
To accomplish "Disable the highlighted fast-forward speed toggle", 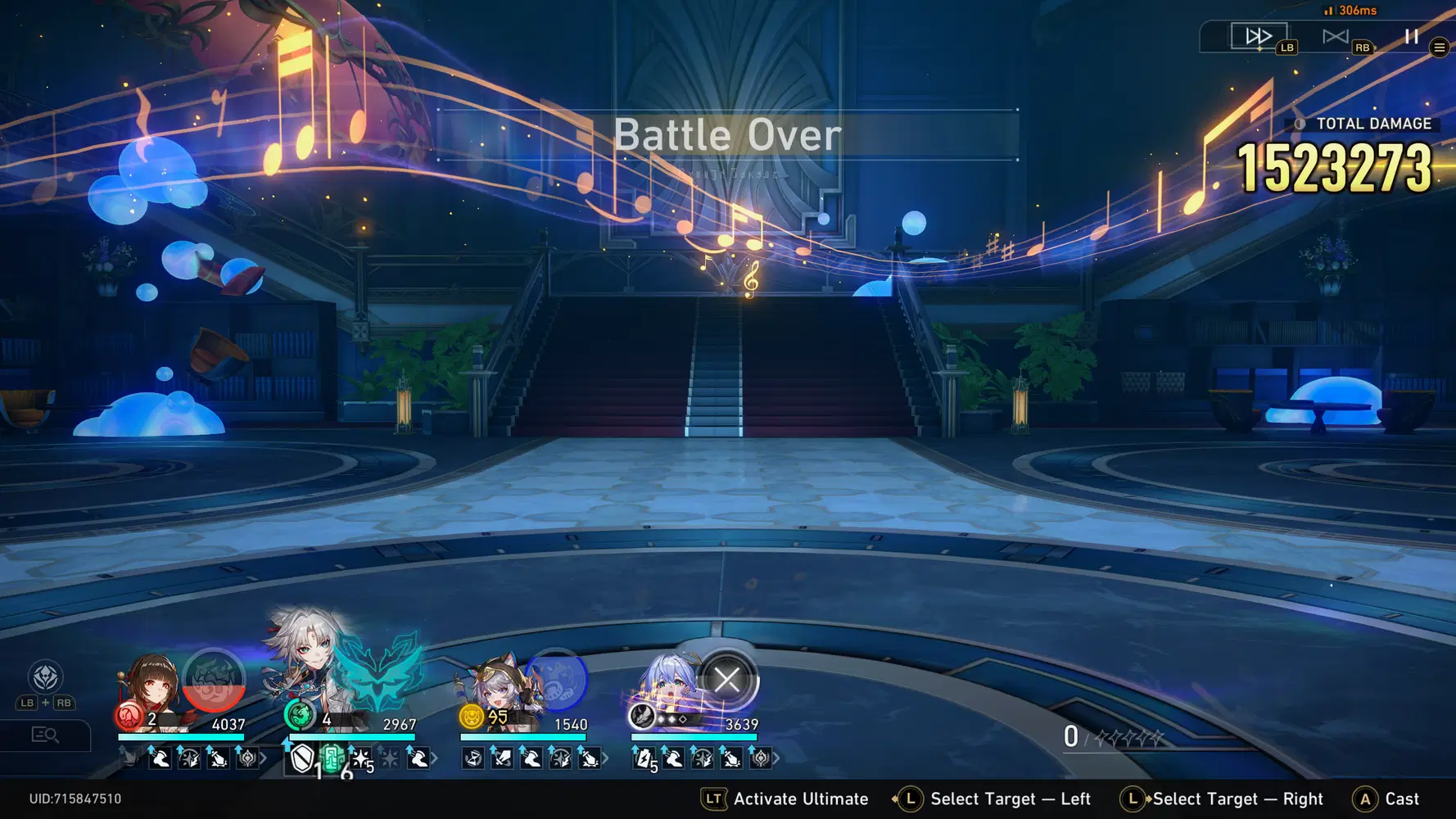I will (1260, 35).
